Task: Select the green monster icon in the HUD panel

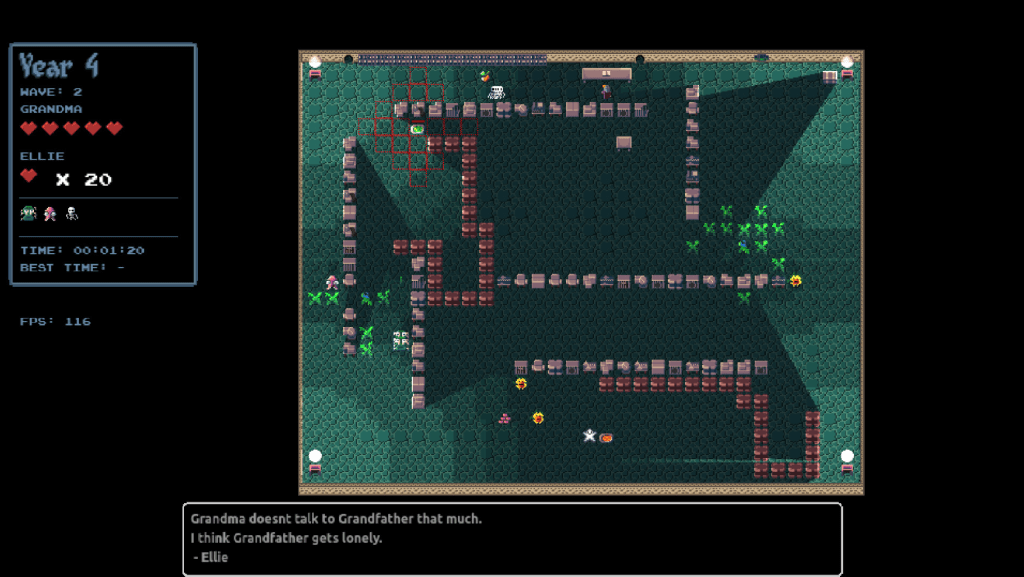Action: point(28,213)
